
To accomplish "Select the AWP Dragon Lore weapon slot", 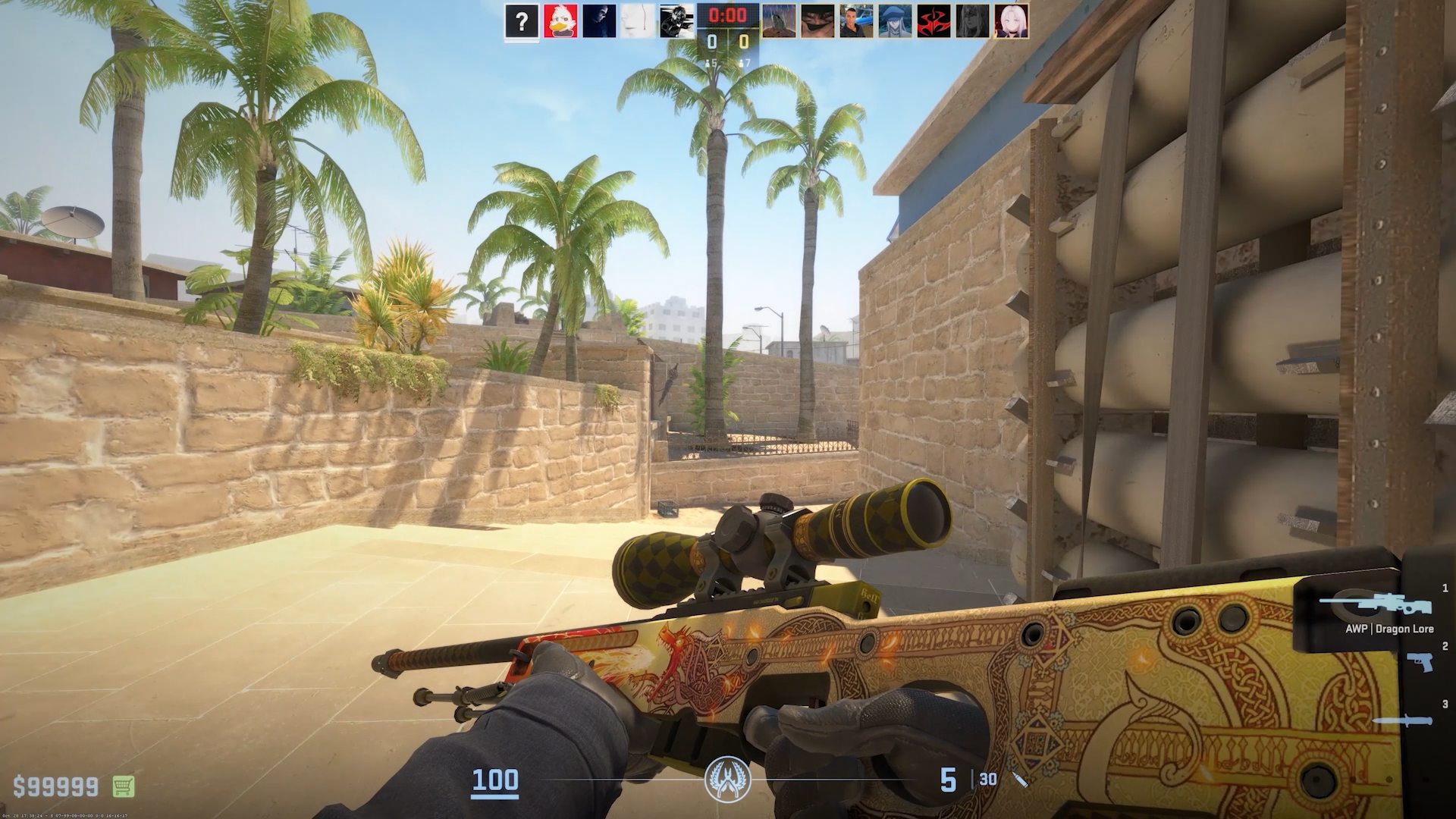I will (x=1375, y=606).
